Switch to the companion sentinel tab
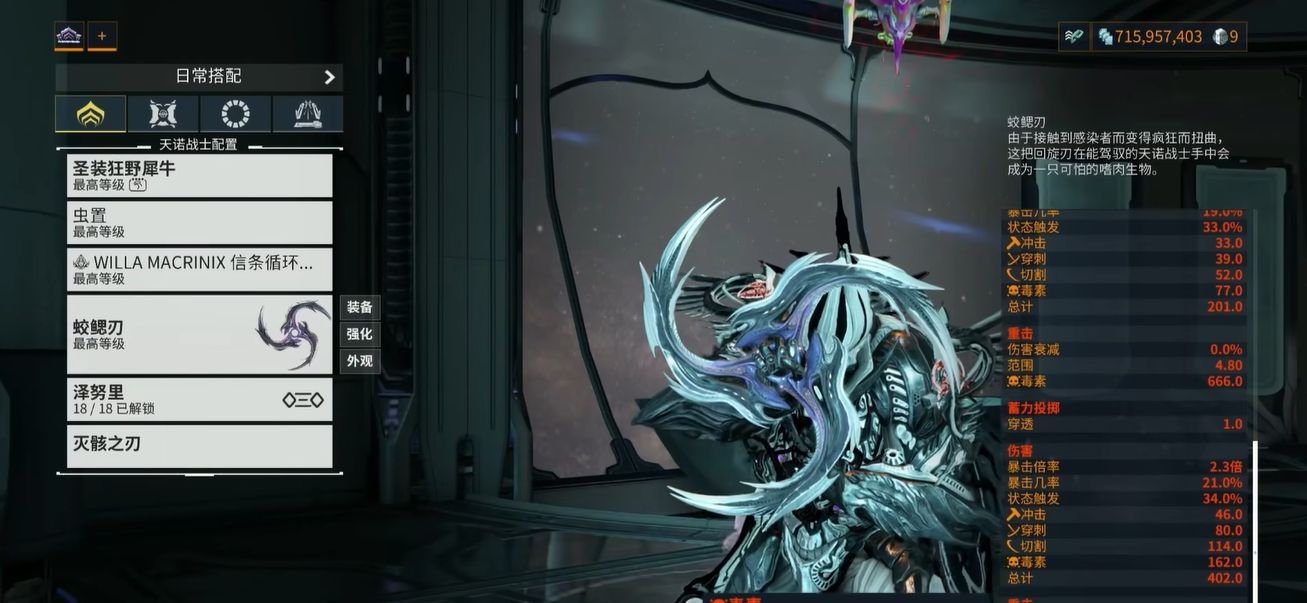Viewport: 1307px width, 603px height. [x=163, y=114]
